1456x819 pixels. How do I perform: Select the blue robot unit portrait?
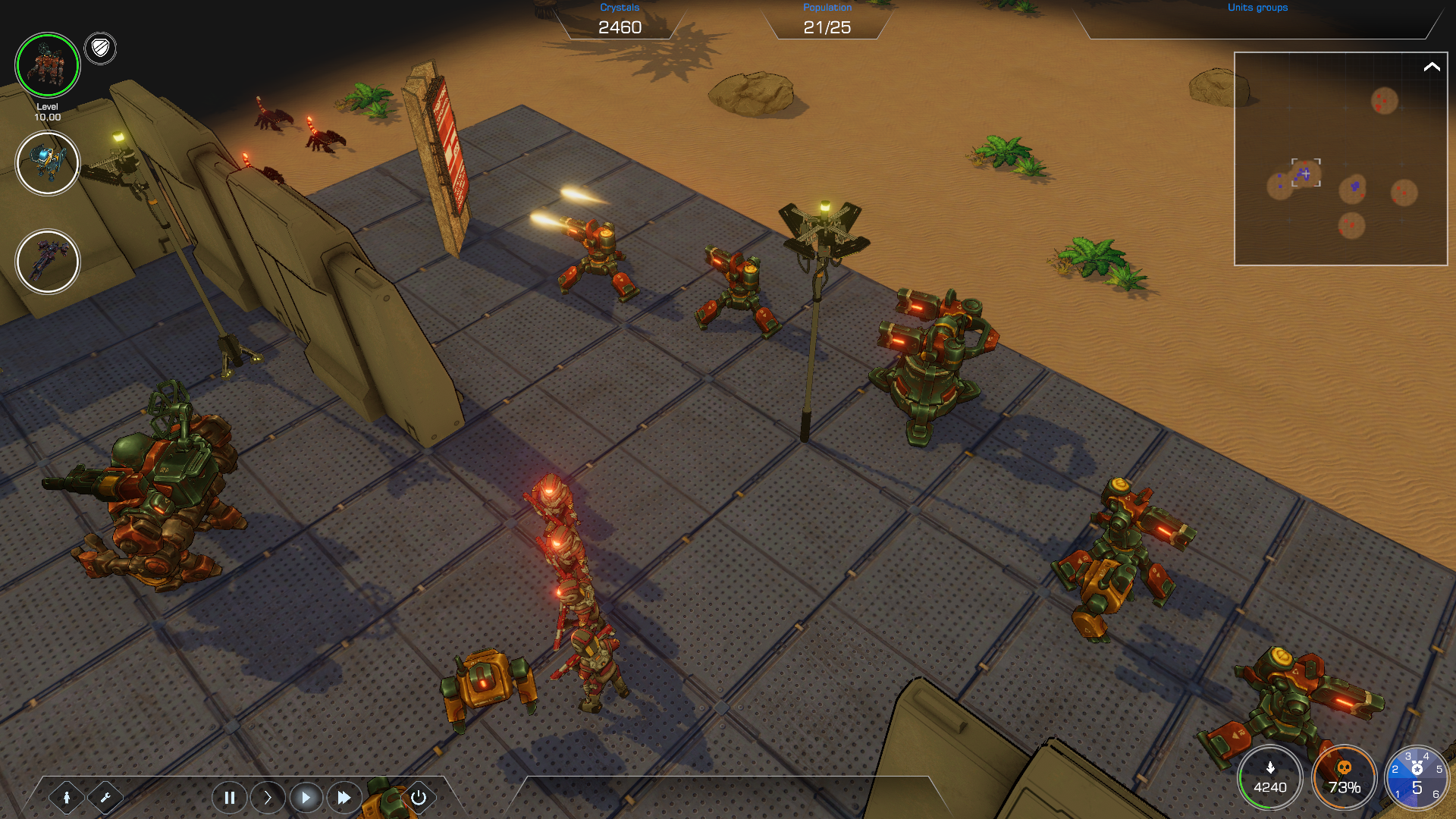click(x=47, y=163)
